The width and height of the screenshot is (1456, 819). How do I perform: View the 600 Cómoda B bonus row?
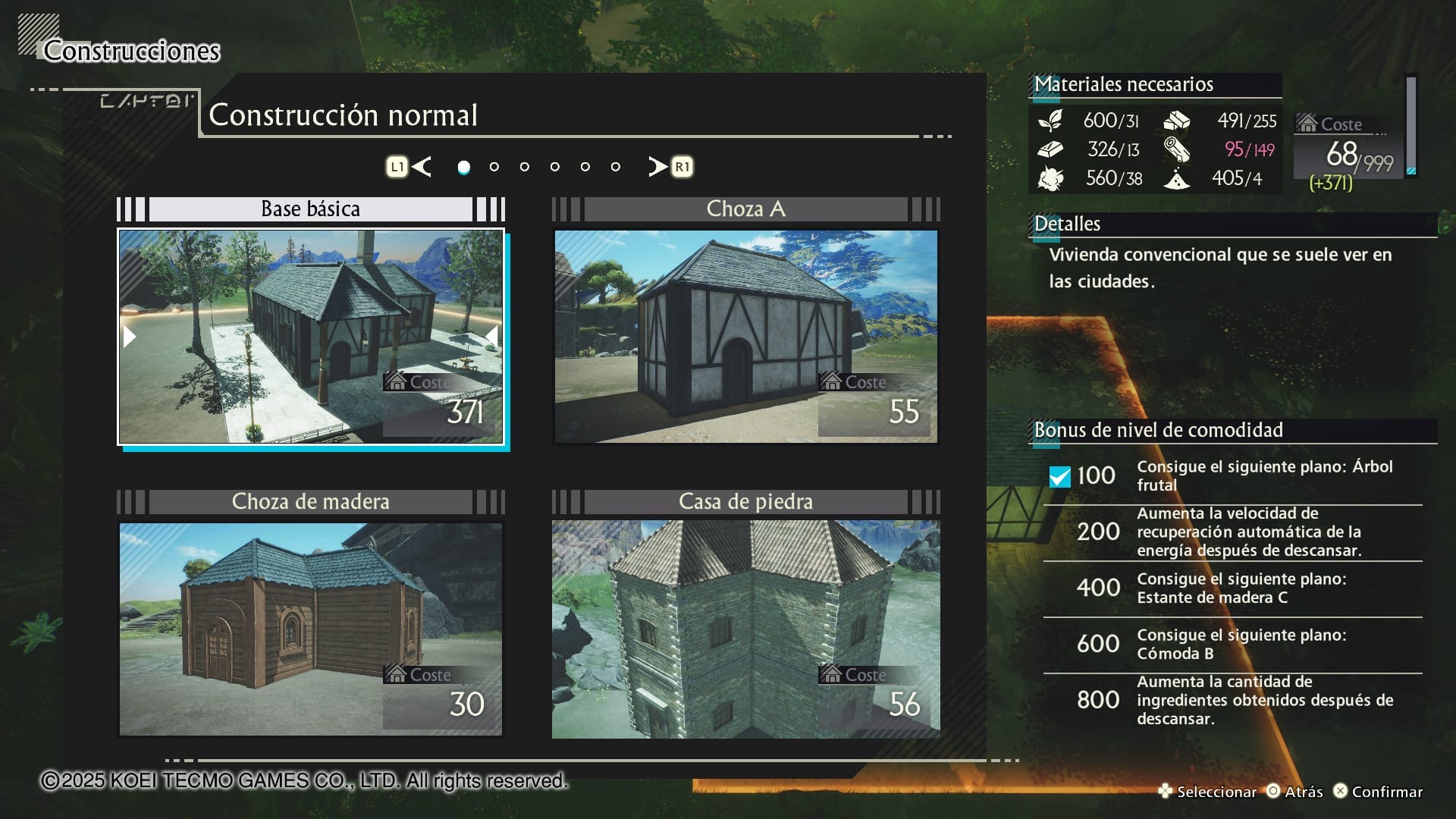tap(1232, 645)
